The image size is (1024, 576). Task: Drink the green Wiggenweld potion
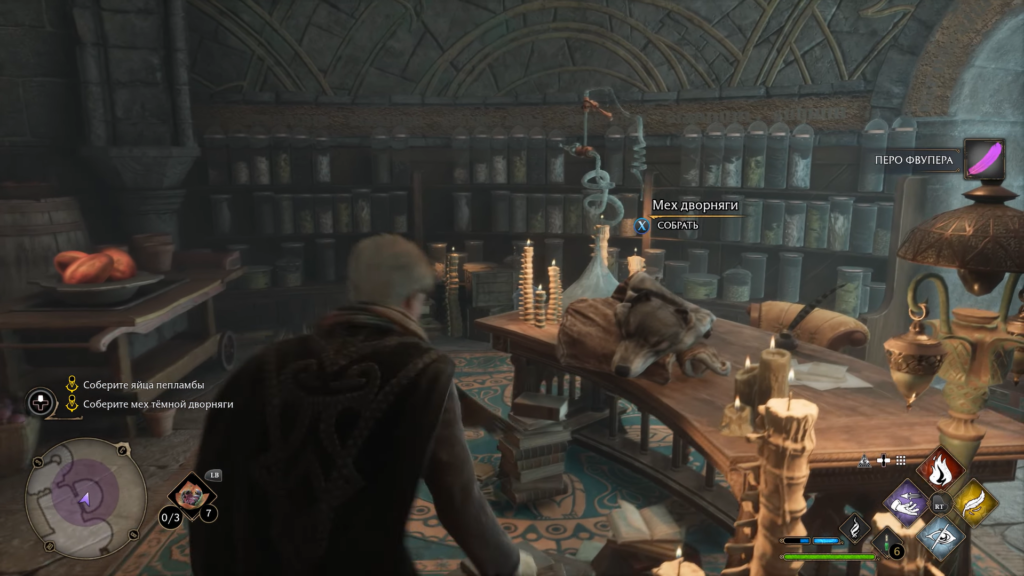point(887,543)
